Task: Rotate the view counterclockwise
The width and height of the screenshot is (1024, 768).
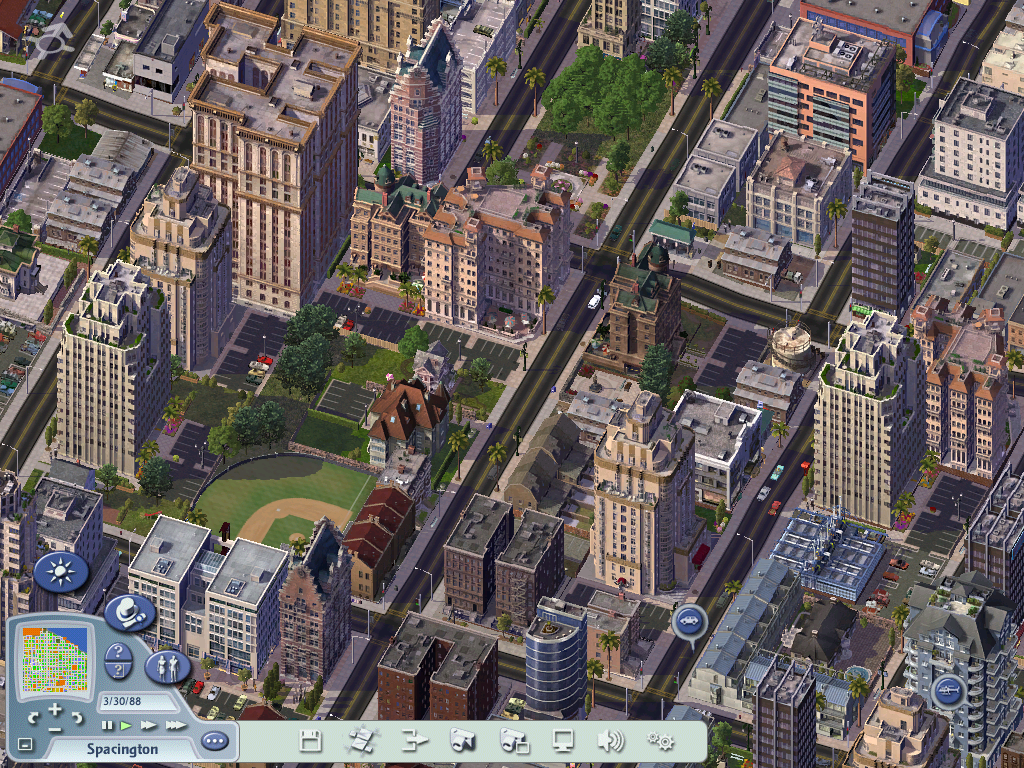Action: coord(33,716)
